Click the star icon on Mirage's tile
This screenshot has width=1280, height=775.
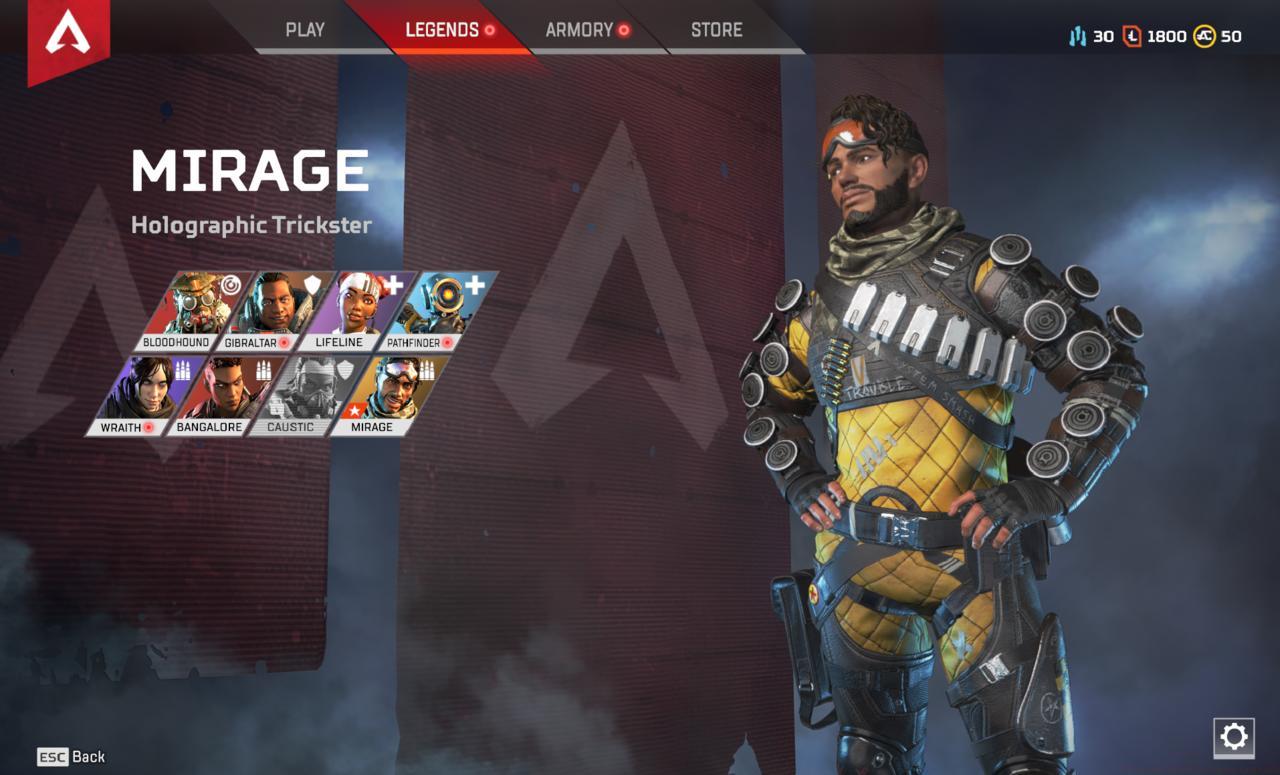[355, 409]
